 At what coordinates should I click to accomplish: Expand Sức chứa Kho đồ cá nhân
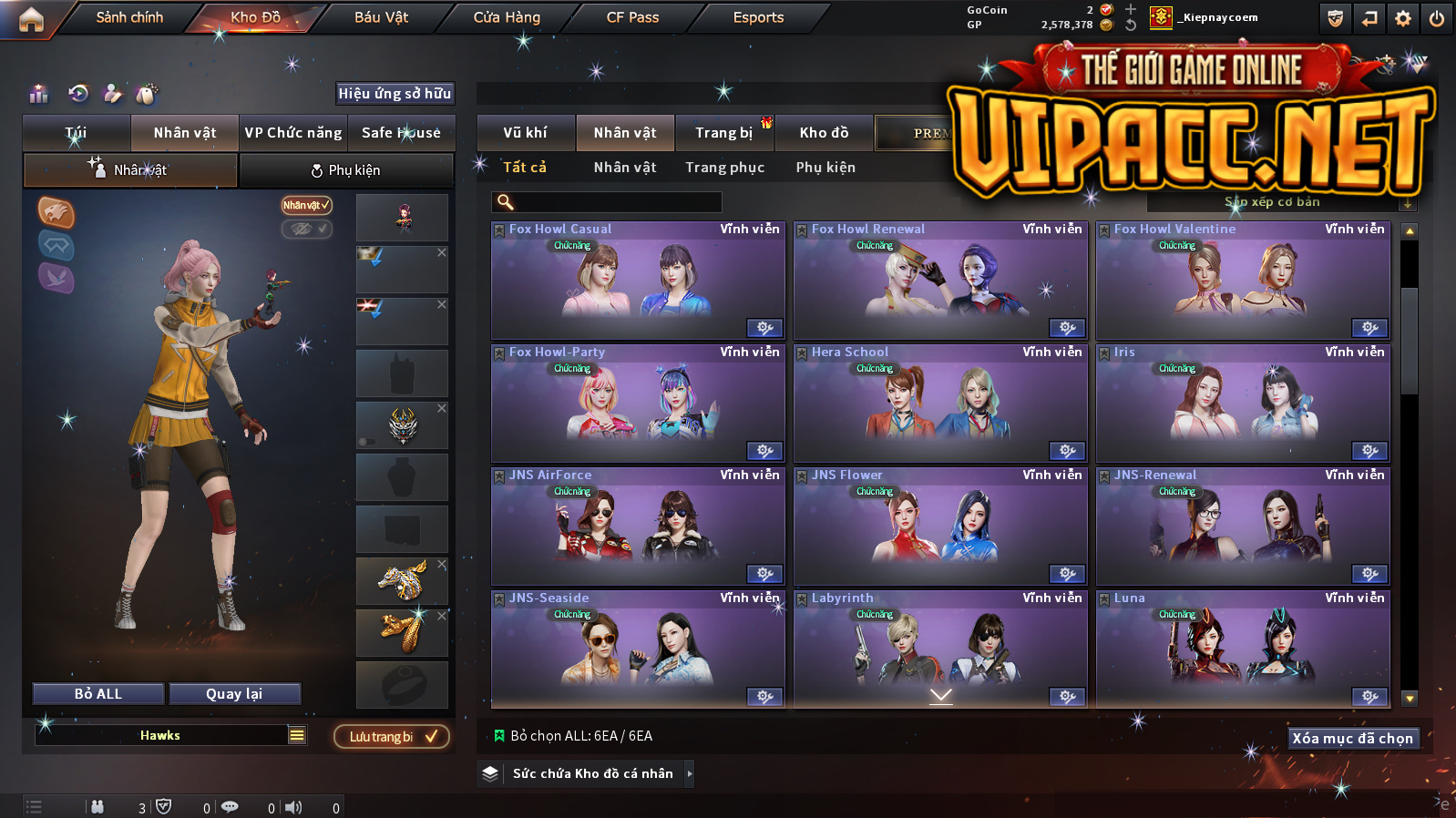tap(592, 773)
